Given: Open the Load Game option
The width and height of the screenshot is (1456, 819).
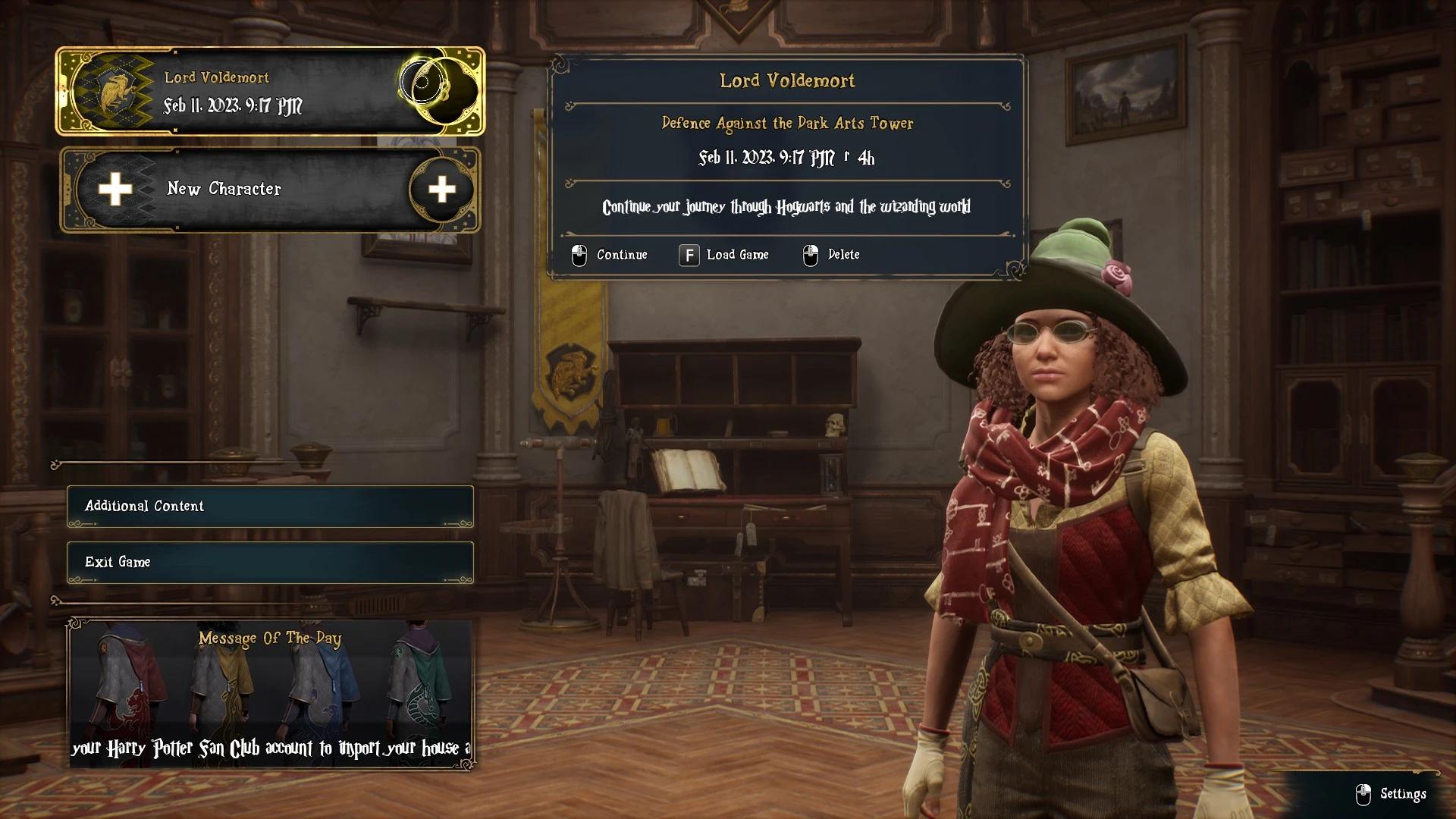Looking at the screenshot, I should [724, 255].
